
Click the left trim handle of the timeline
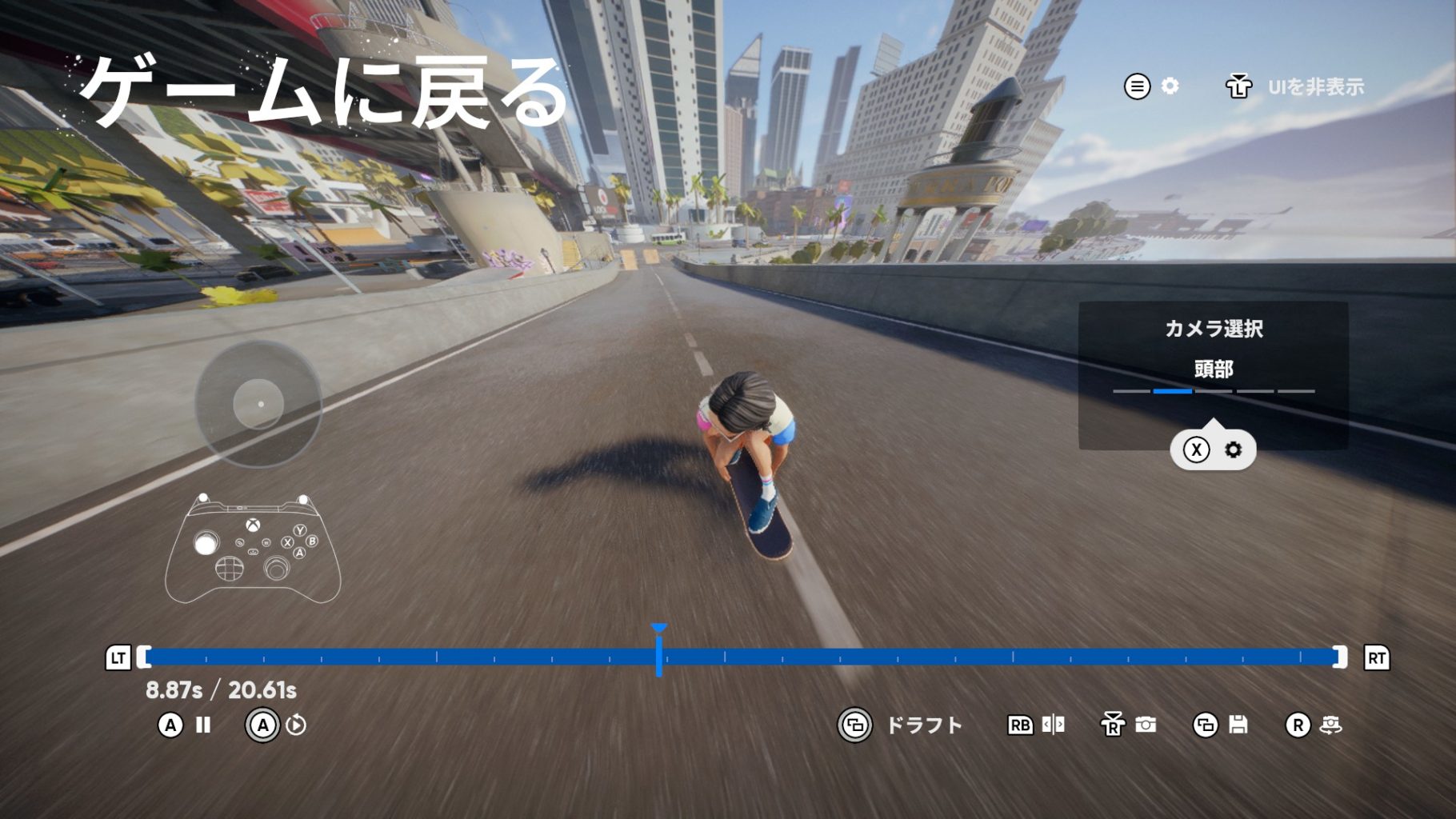[144, 657]
